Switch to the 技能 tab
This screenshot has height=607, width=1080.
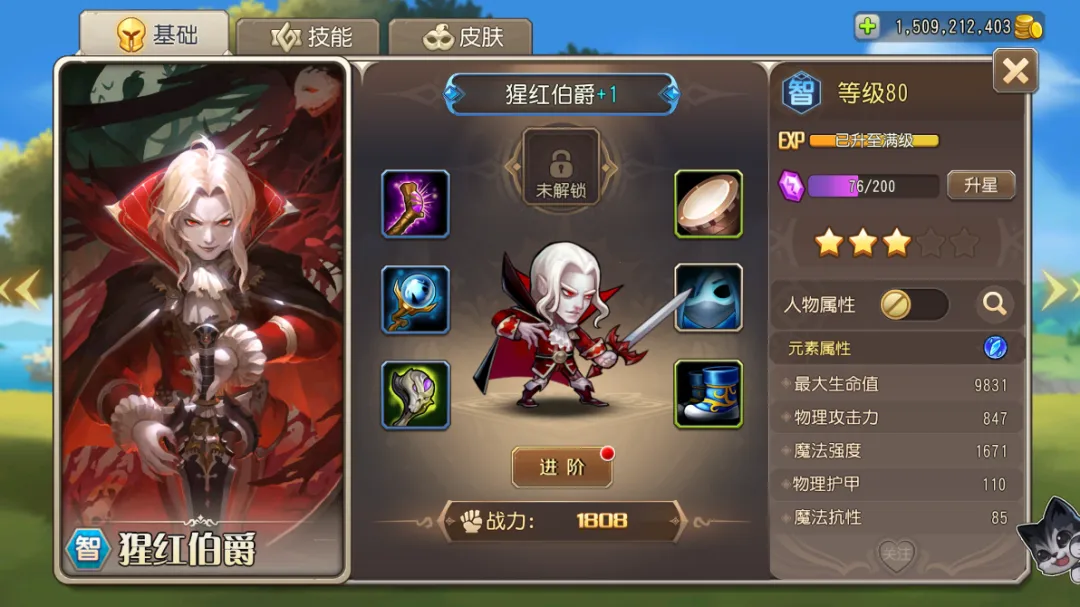[x=310, y=37]
